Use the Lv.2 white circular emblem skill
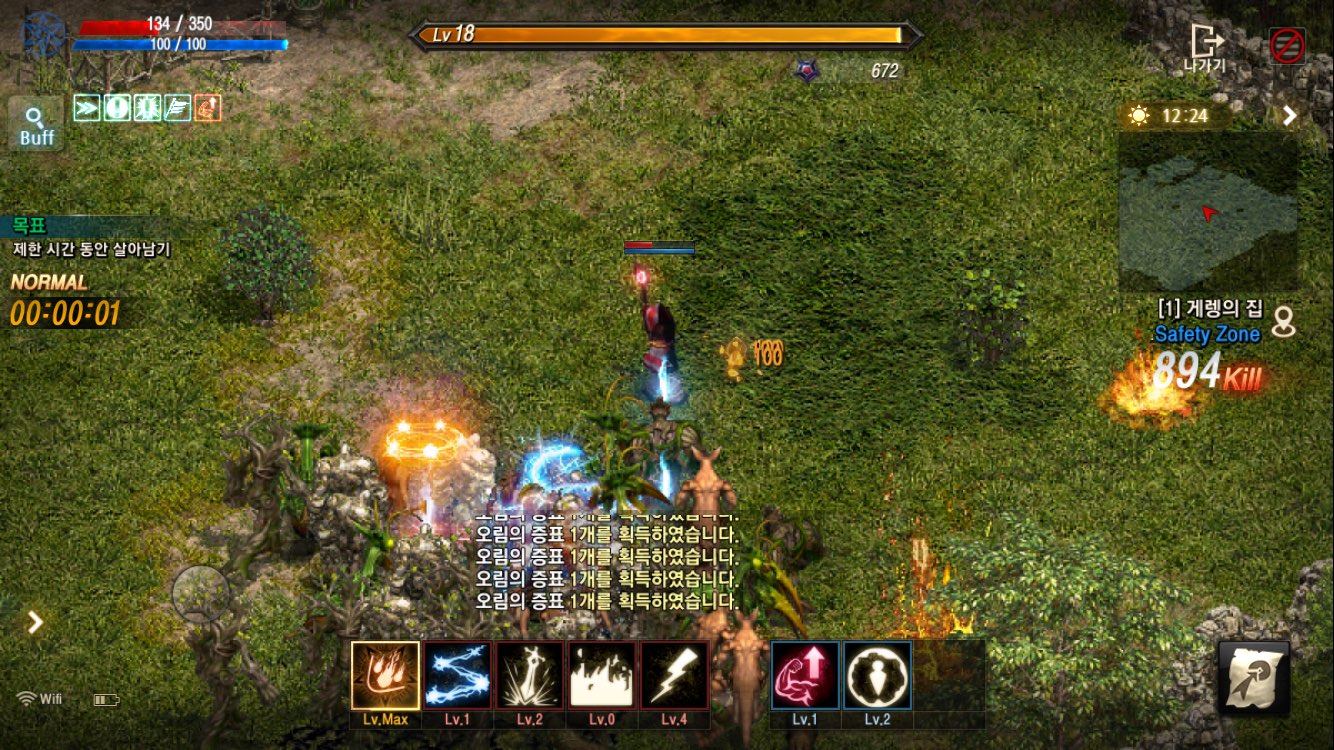 point(877,675)
